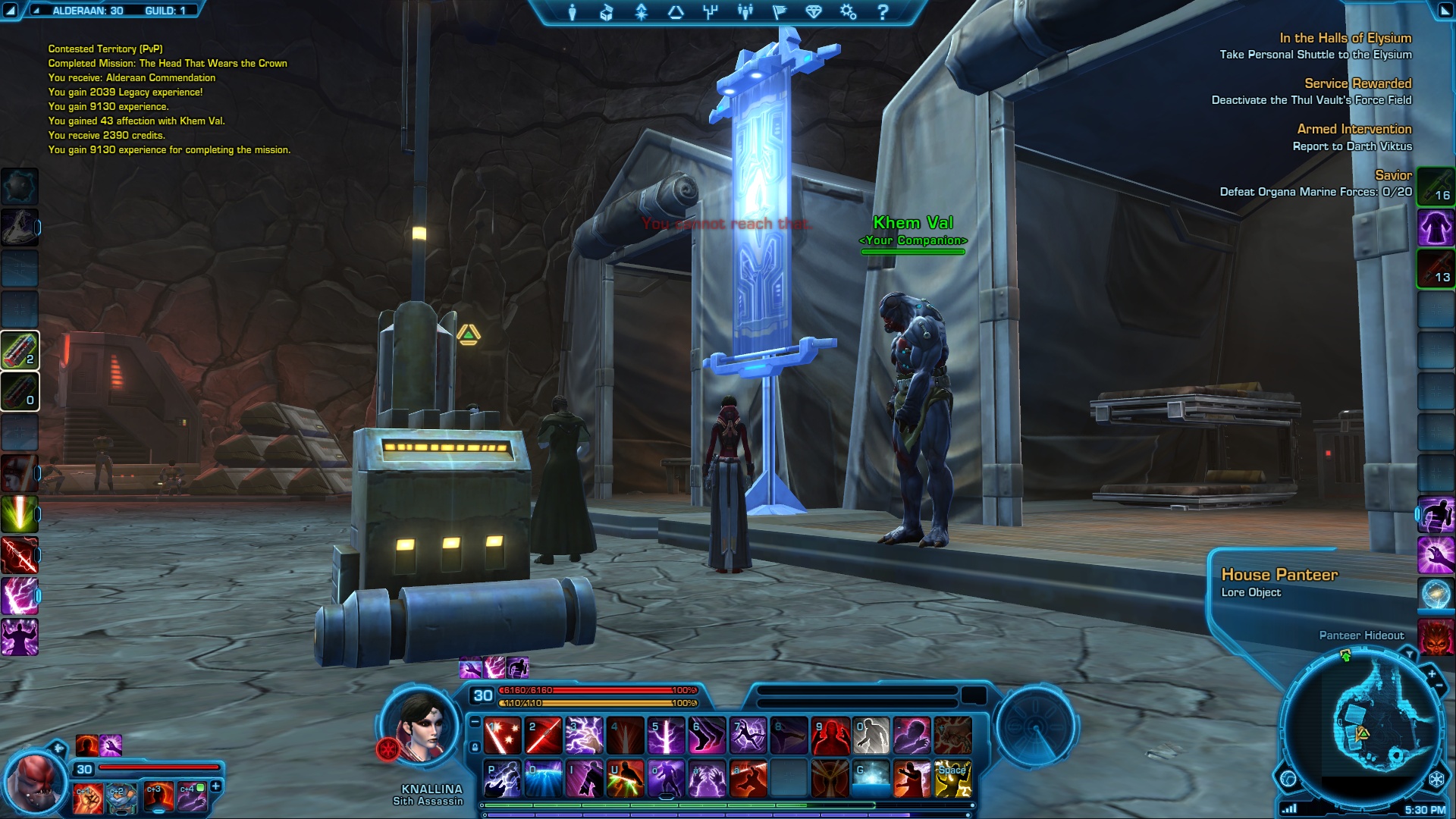Use the glowing blue ability bound to G
Image resolution: width=1456 pixels, height=819 pixels.
pos(871,780)
